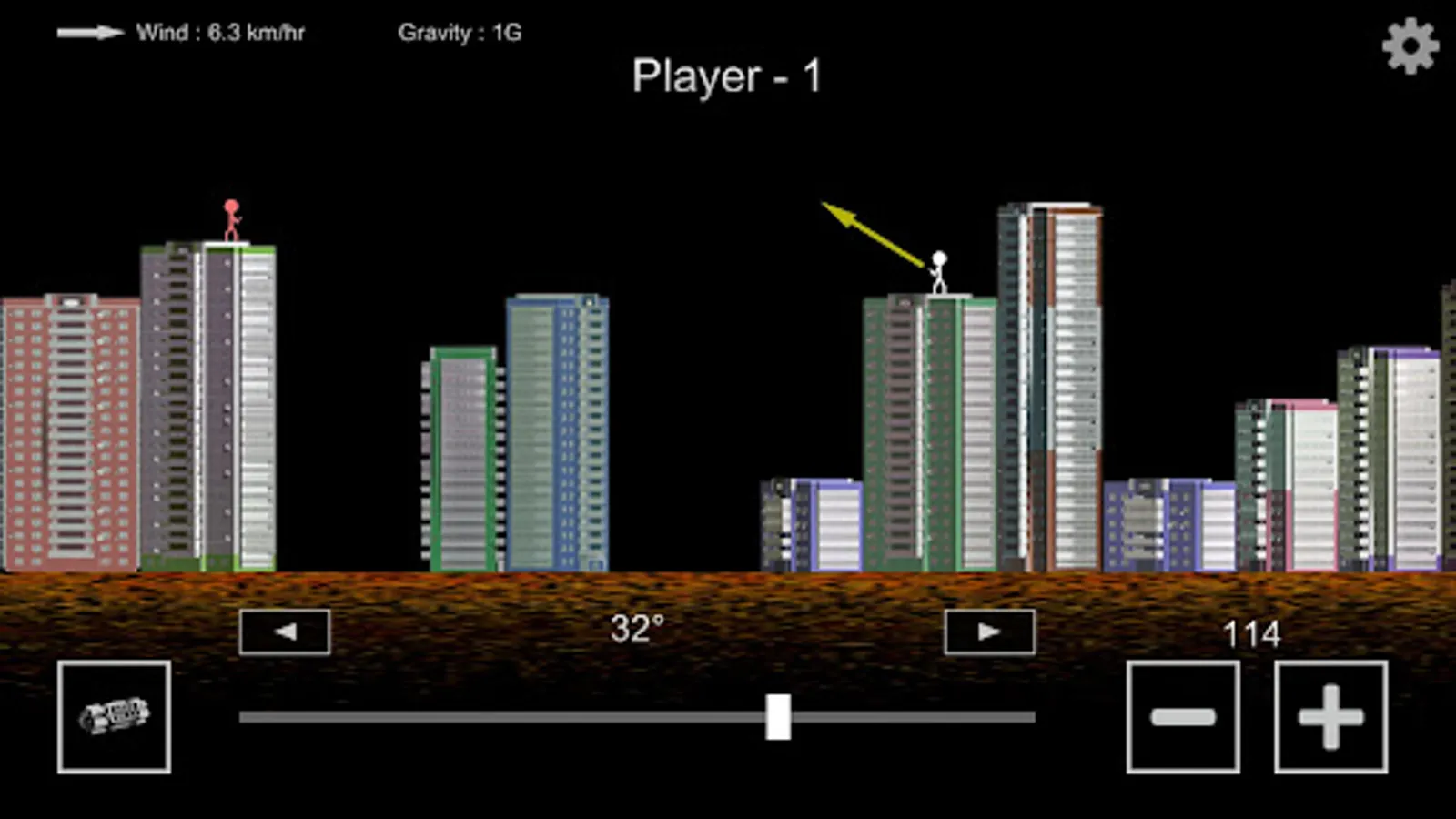
Task: Select the white stickman aiming the shot
Action: pos(939,268)
